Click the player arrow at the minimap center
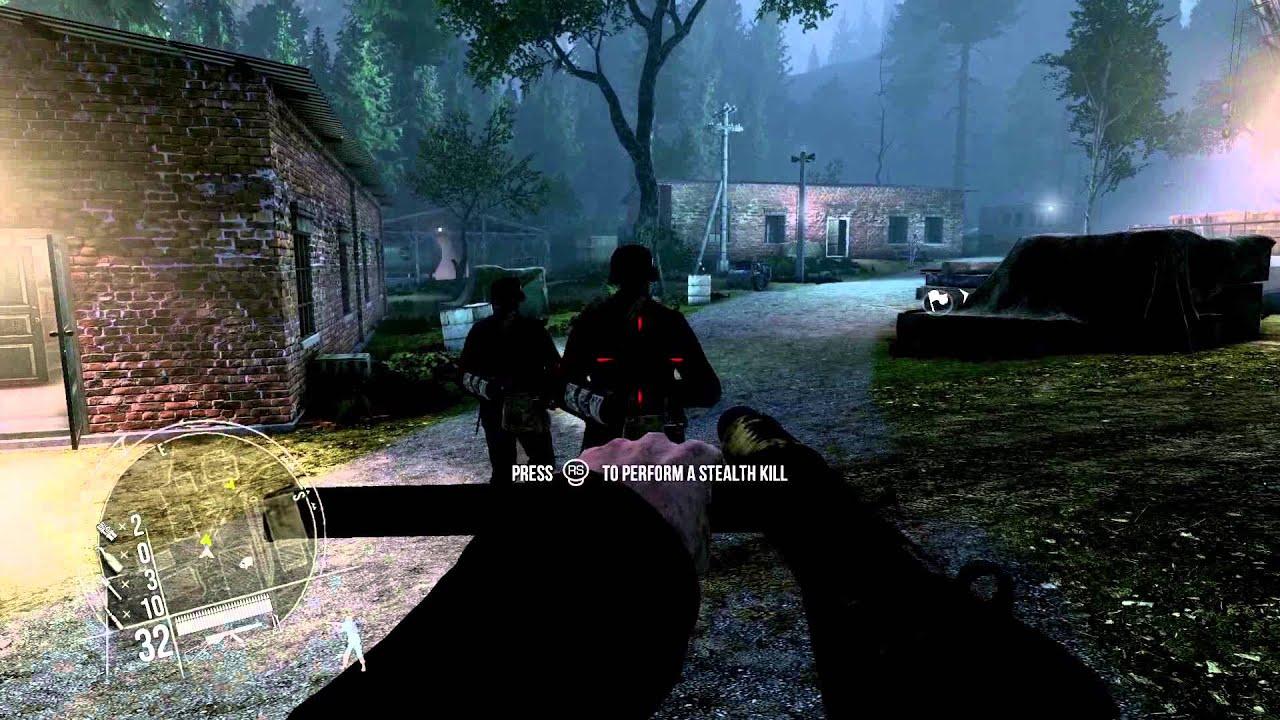Screen dimensions: 1280x720 pos(206,553)
